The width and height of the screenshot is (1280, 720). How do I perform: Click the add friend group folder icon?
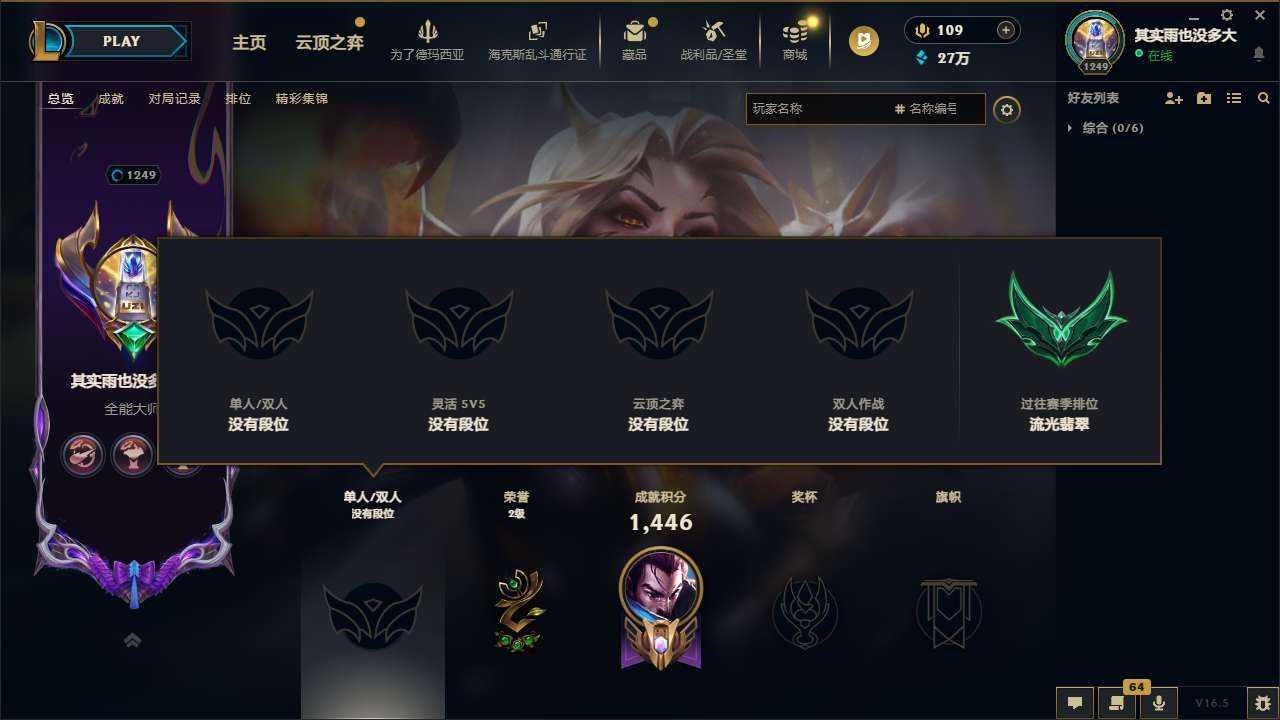1203,98
